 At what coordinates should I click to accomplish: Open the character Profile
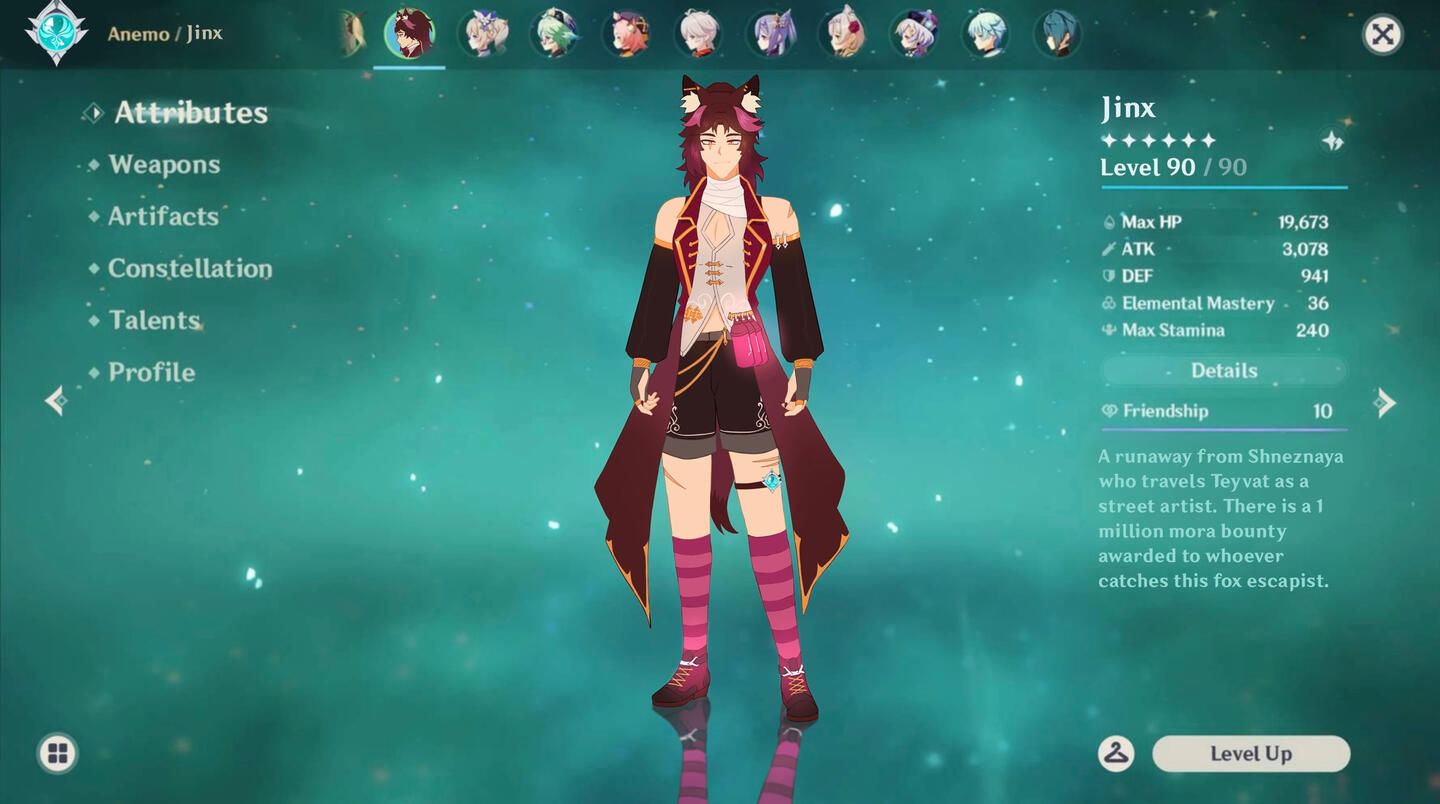pyautogui.click(x=151, y=373)
